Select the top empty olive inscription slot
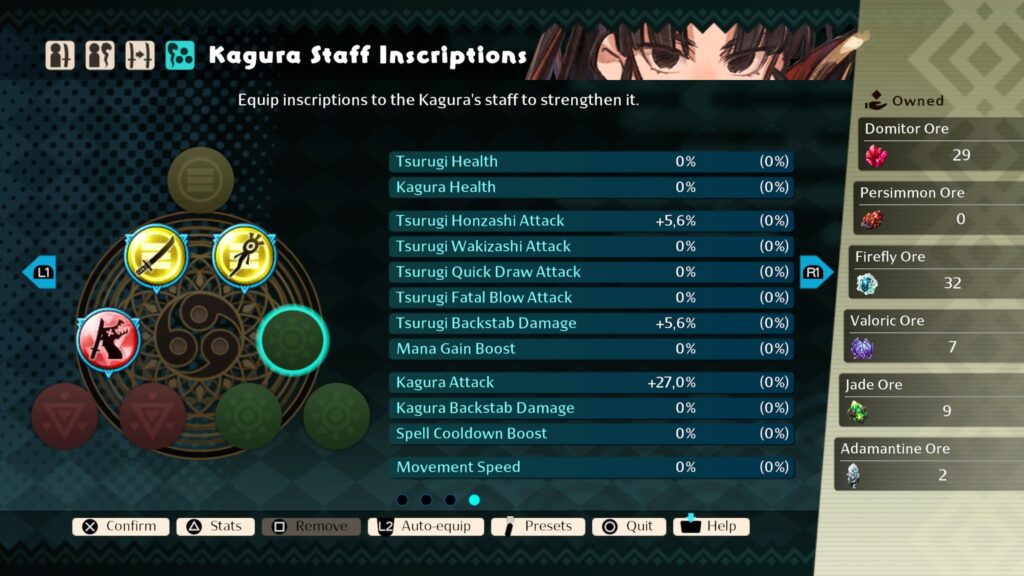Screen dimensions: 1024x576 (200, 180)
